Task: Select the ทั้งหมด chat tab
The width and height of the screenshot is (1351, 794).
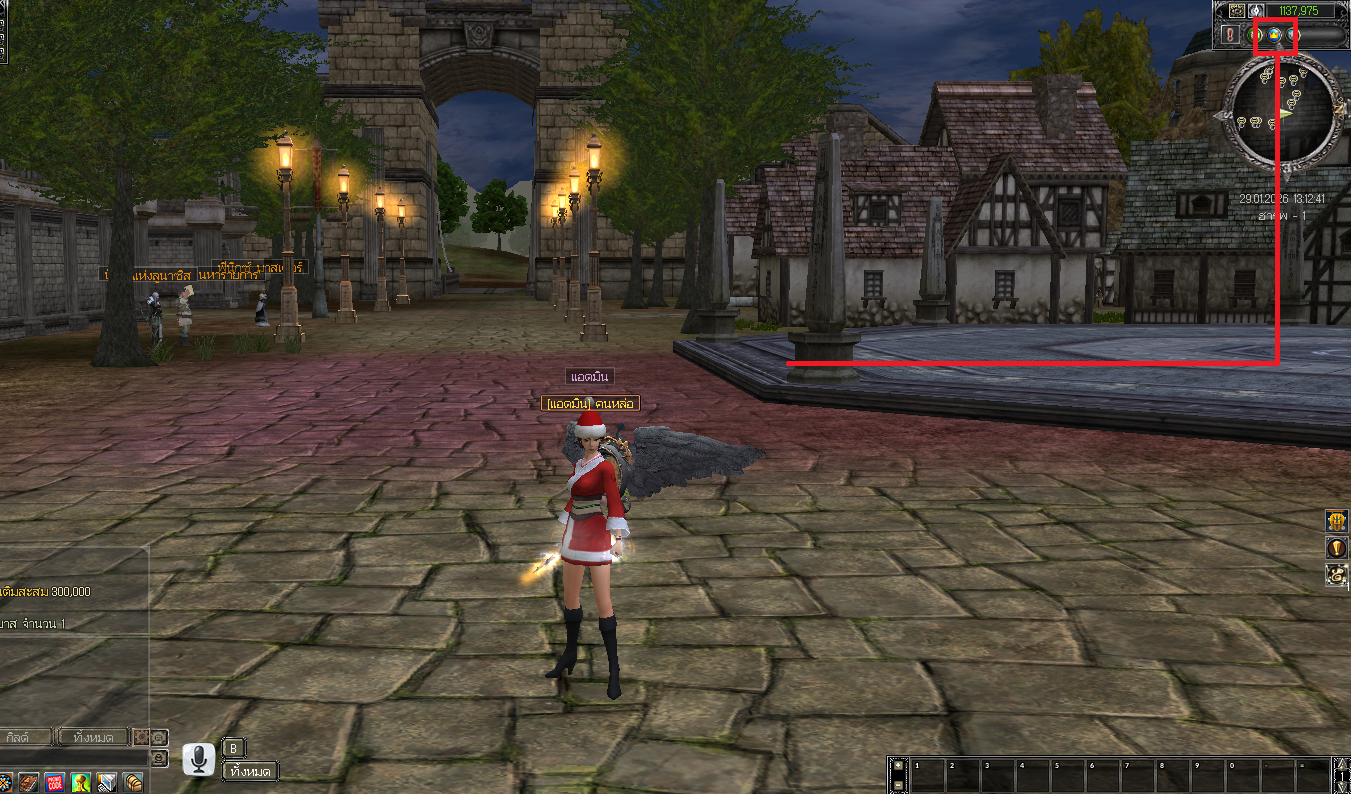Action: pos(92,737)
